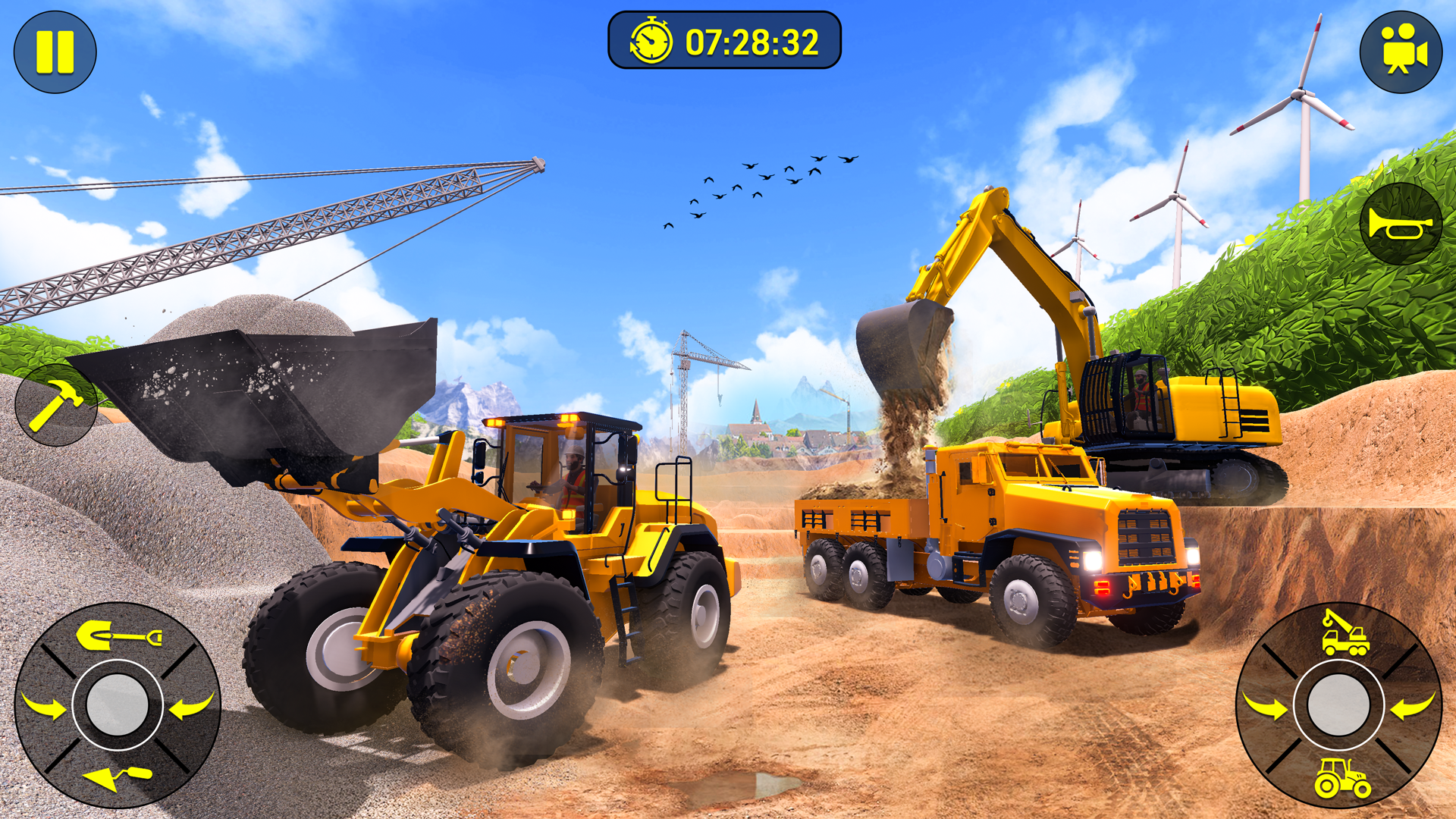This screenshot has width=1456, height=819.
Task: Toggle the camera view with the record icon
Action: [x=1403, y=49]
